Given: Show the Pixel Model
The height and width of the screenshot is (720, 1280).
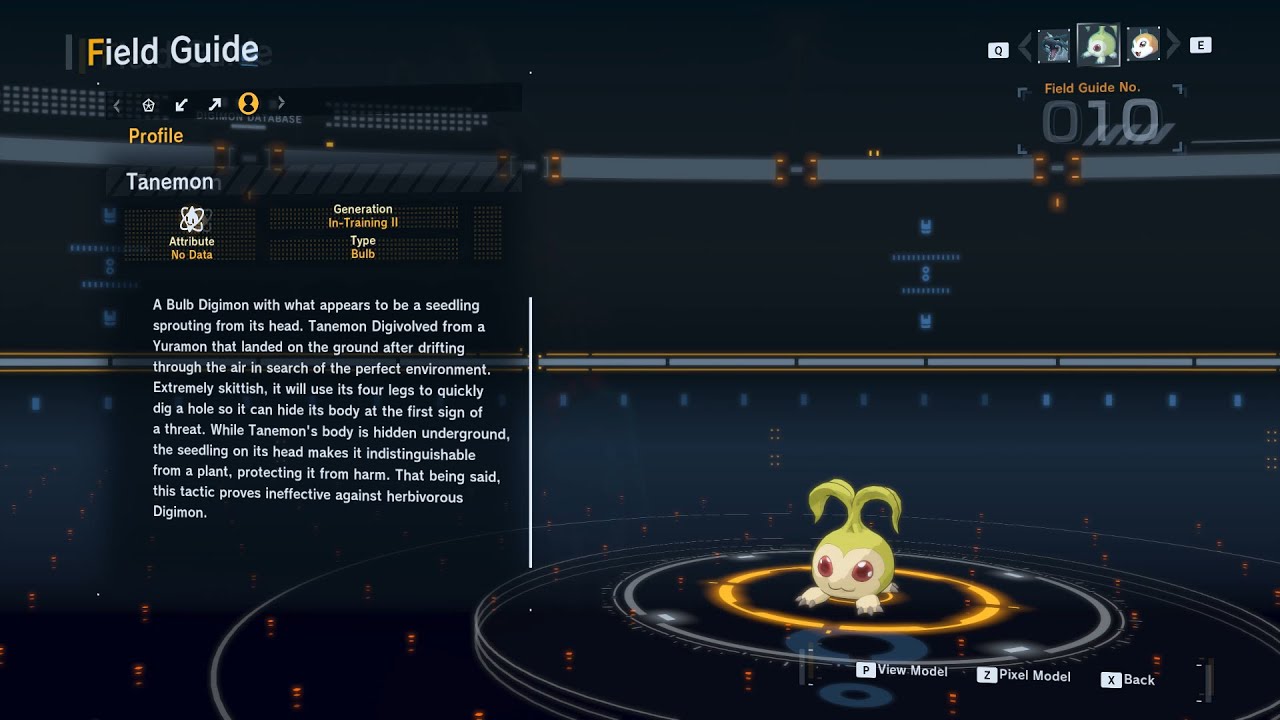Looking at the screenshot, I should point(1024,676).
